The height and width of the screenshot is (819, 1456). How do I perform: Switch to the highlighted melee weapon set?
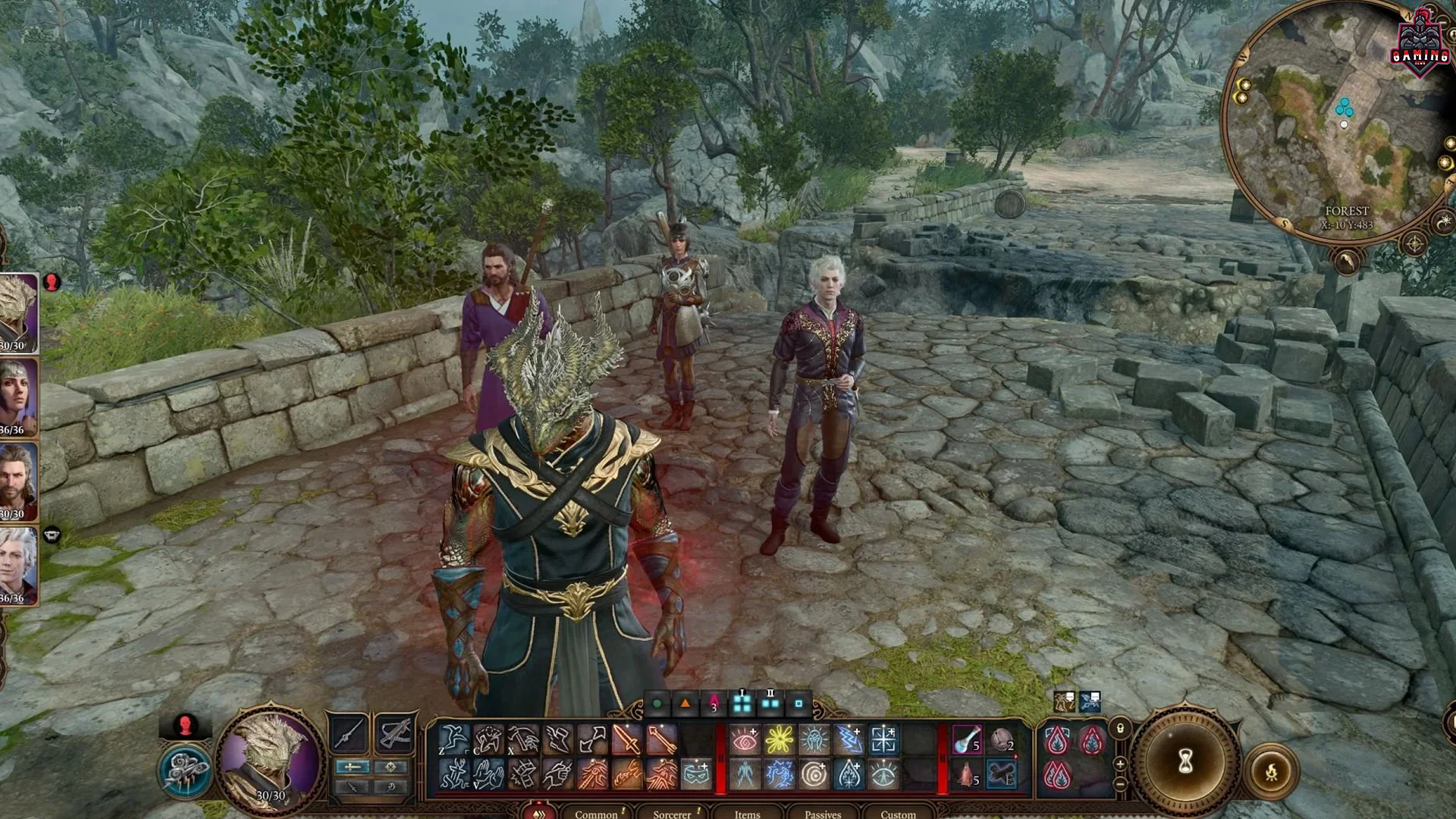[353, 767]
